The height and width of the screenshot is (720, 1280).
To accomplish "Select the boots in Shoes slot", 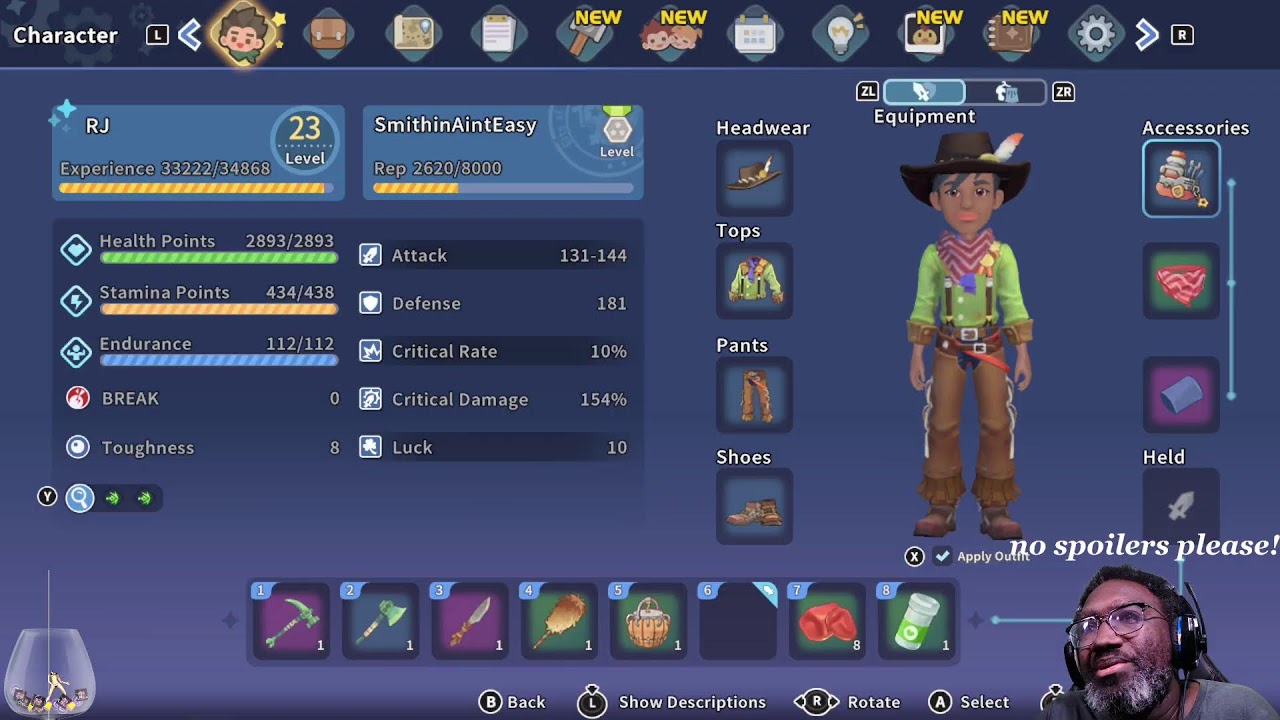I will pos(754,507).
